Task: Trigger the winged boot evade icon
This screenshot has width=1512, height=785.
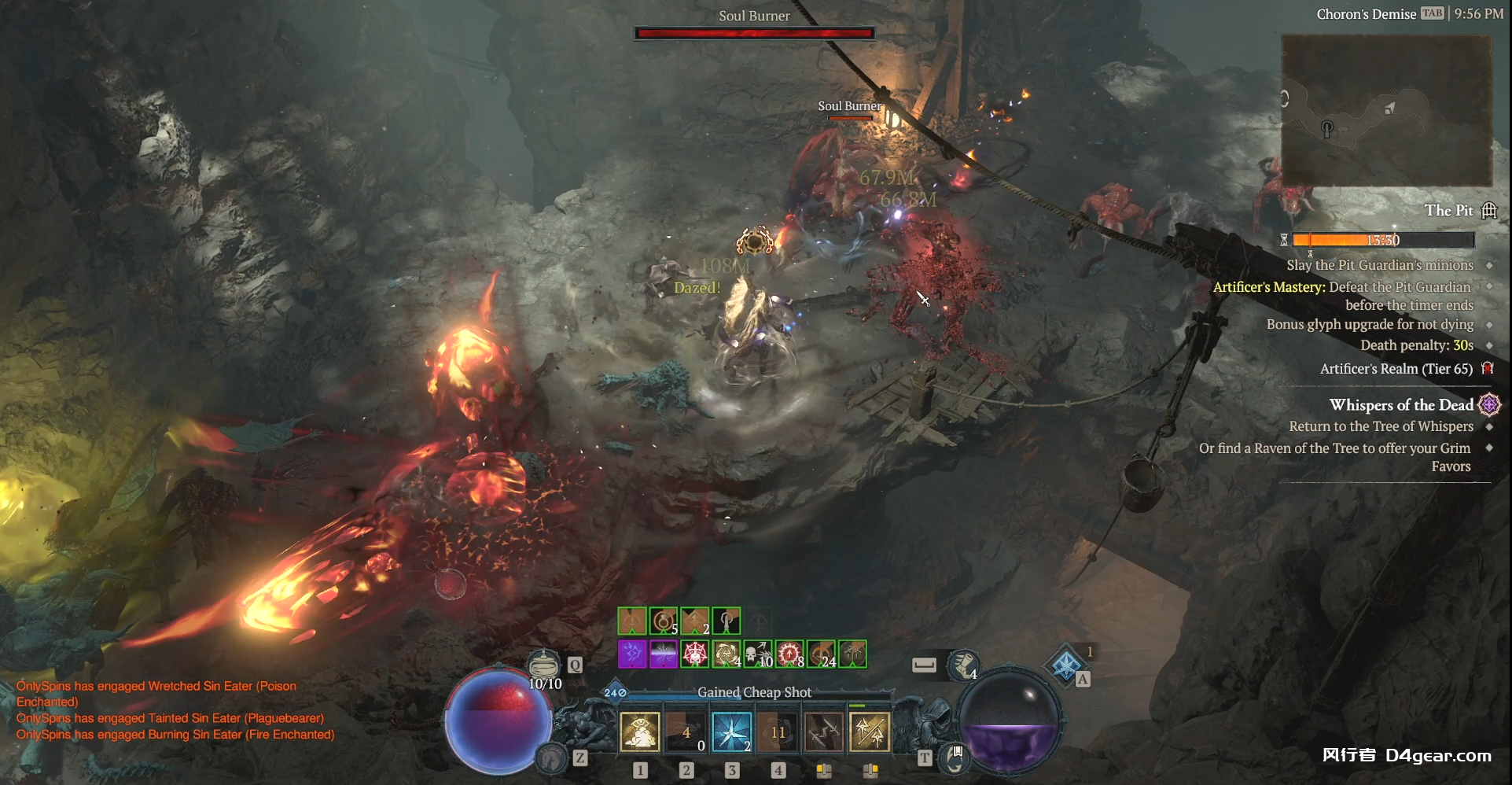Action: pyautogui.click(x=962, y=665)
